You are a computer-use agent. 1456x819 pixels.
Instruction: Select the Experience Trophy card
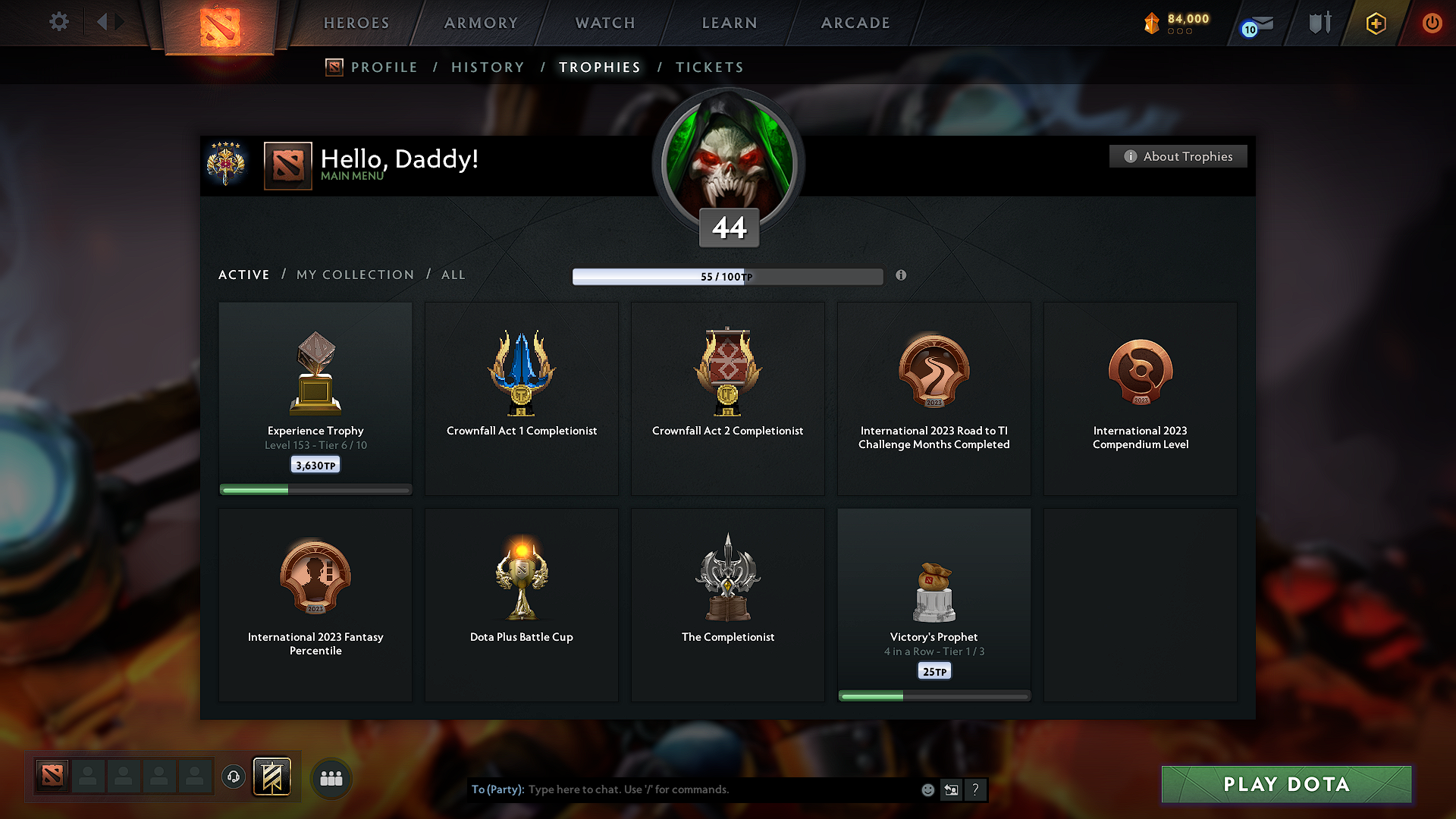pos(315,398)
